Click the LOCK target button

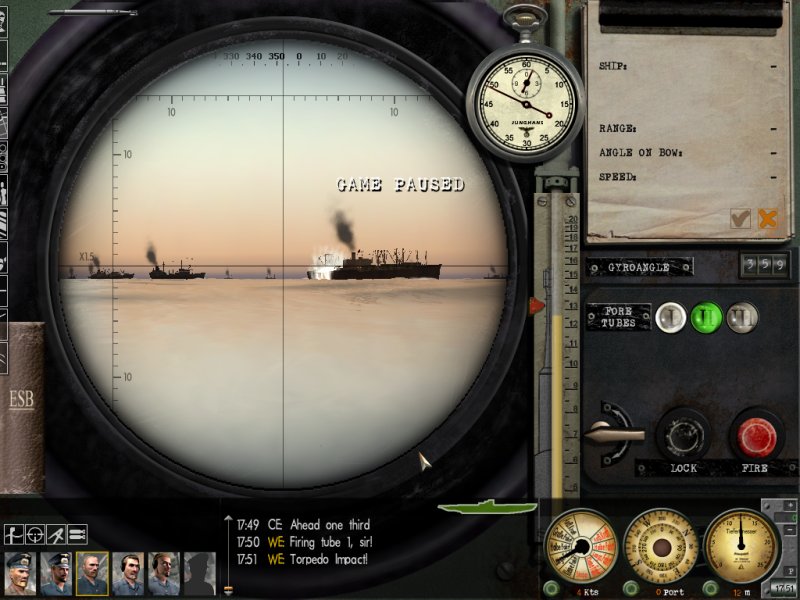683,434
